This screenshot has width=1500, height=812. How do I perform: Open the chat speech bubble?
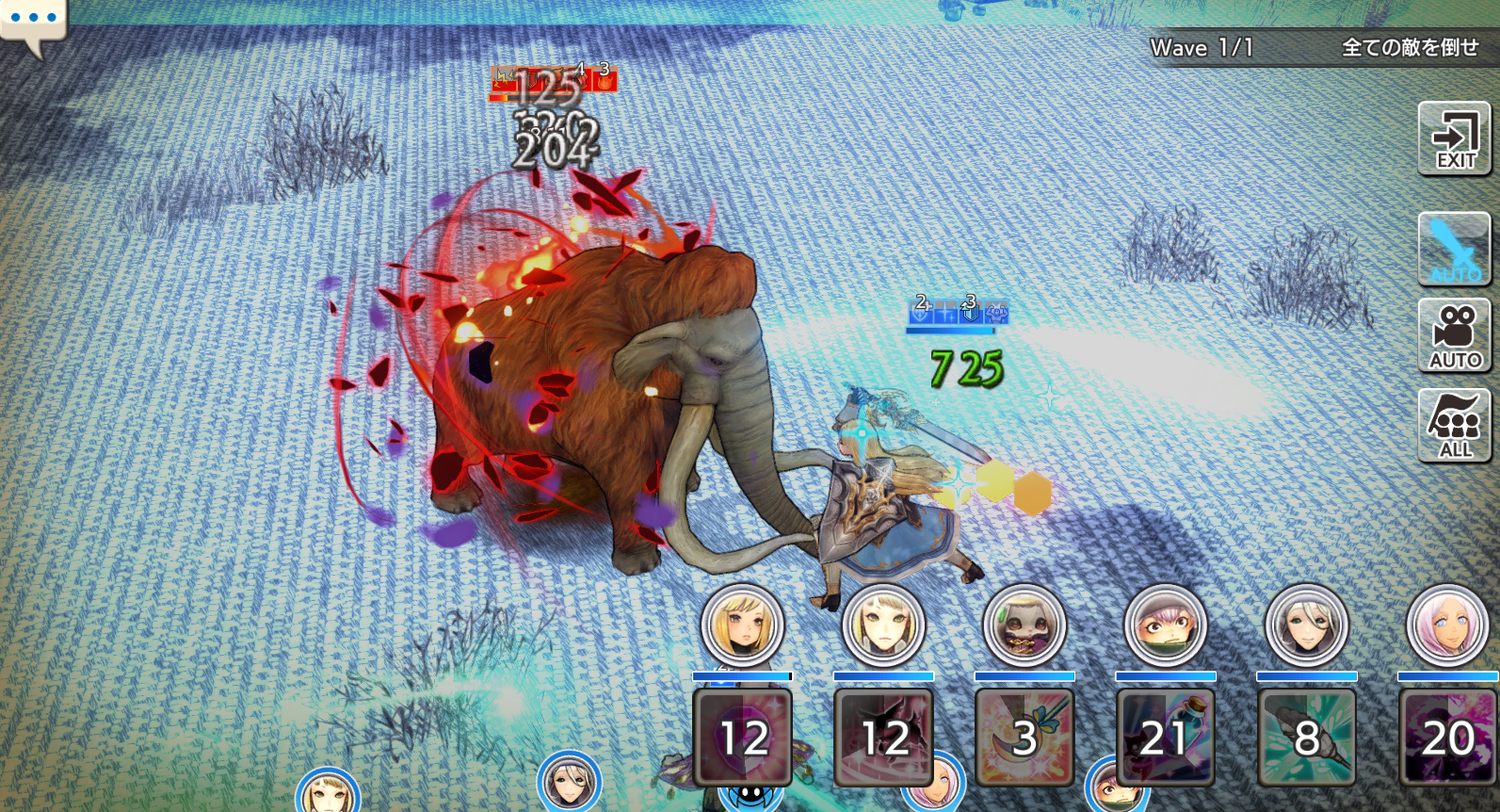[x=32, y=20]
